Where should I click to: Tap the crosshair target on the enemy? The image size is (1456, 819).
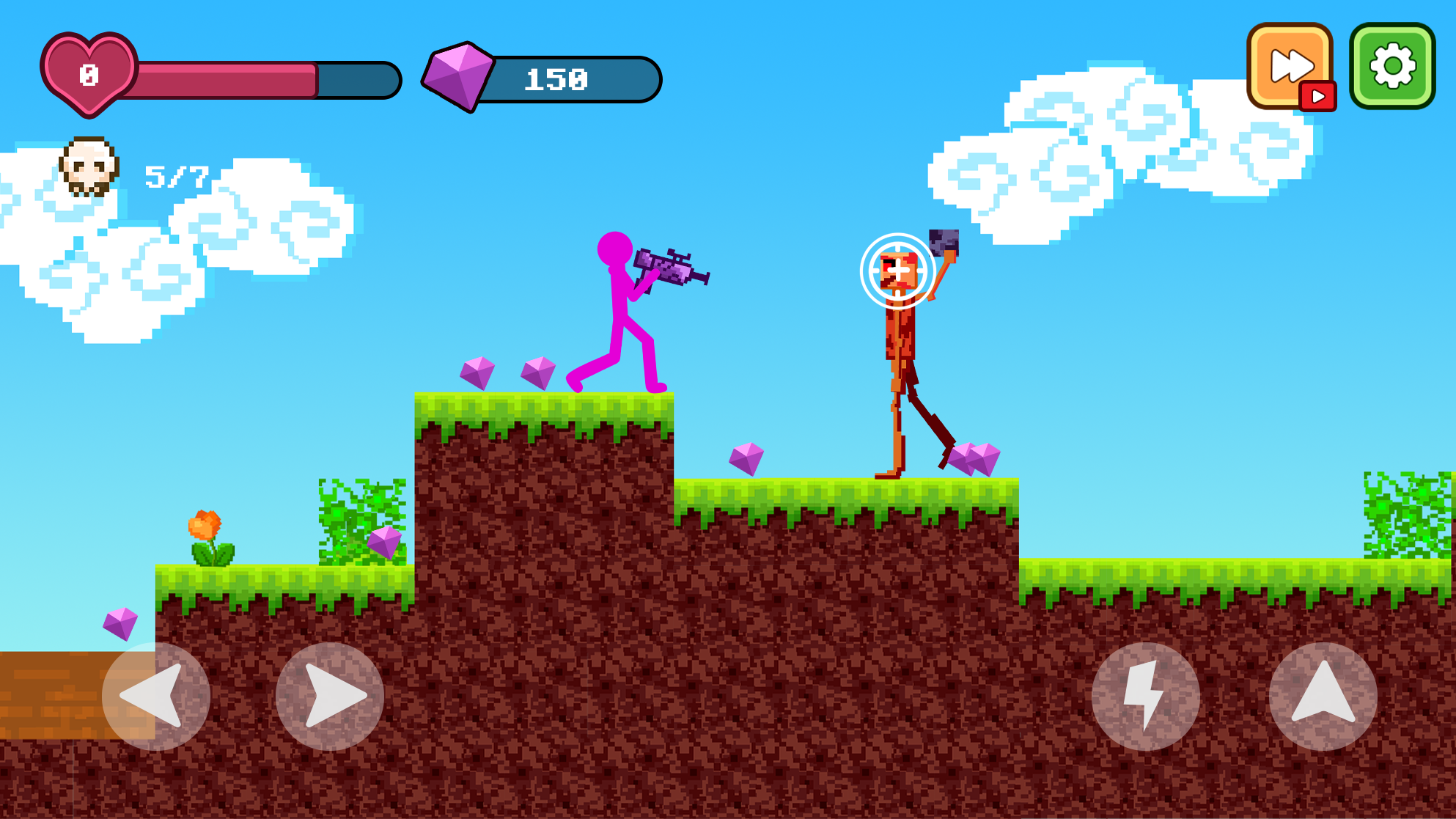tap(897, 271)
